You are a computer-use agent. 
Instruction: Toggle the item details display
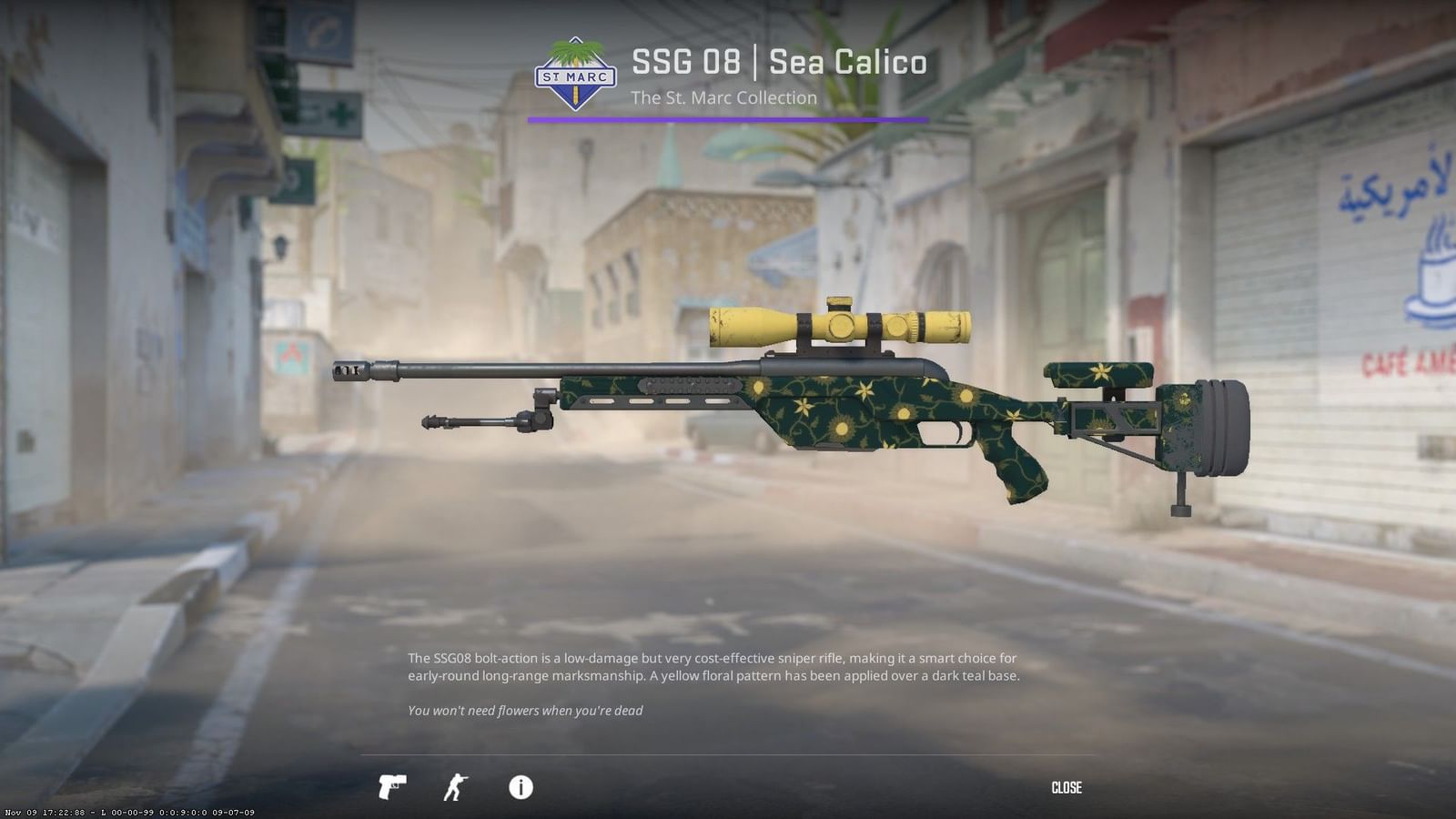point(521,787)
